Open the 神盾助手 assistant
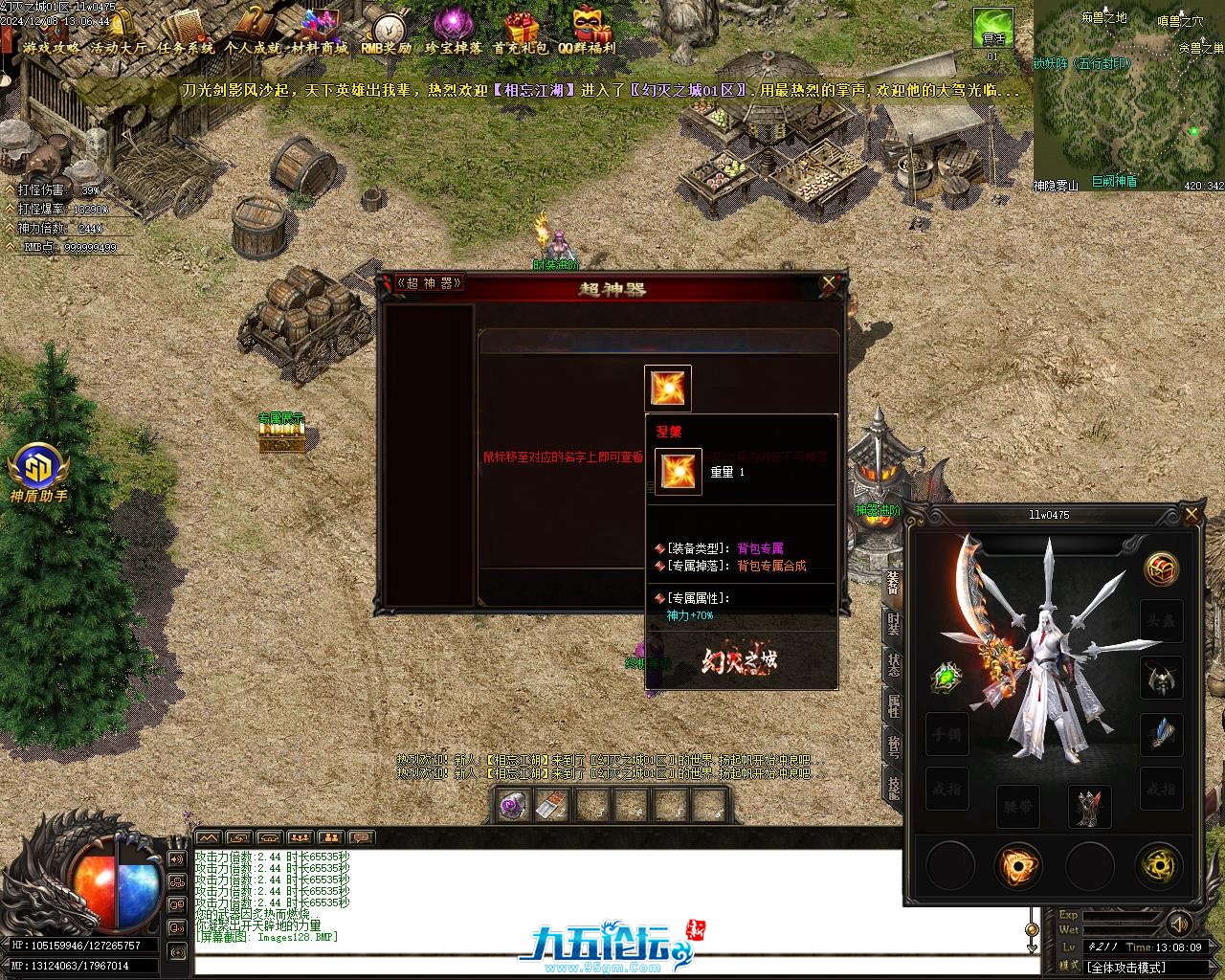 [38, 469]
